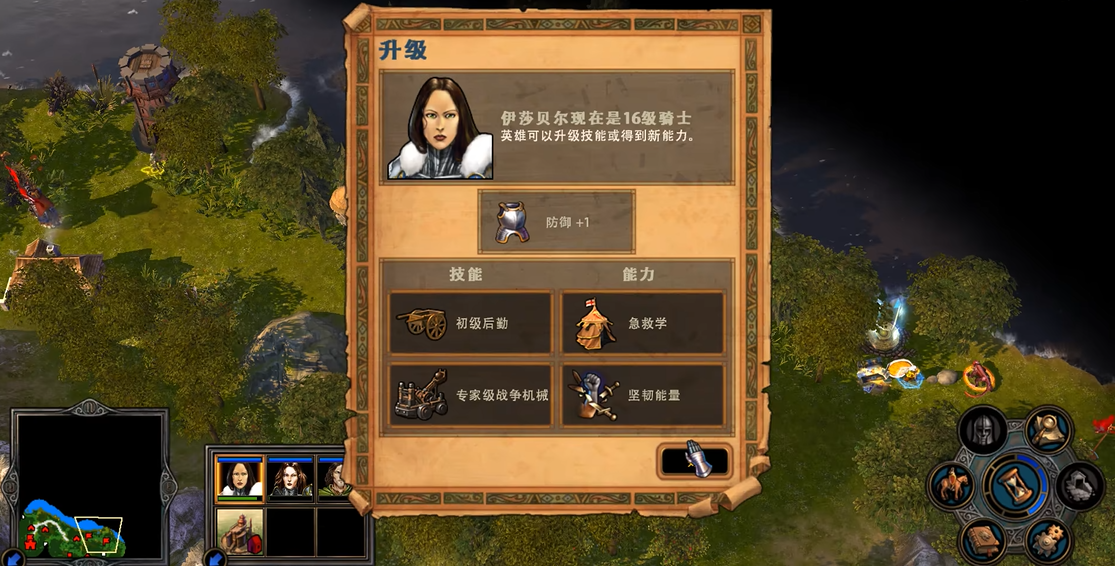Pick the First Aid (急救学) ability
The width and height of the screenshot is (1115, 566).
(642, 323)
